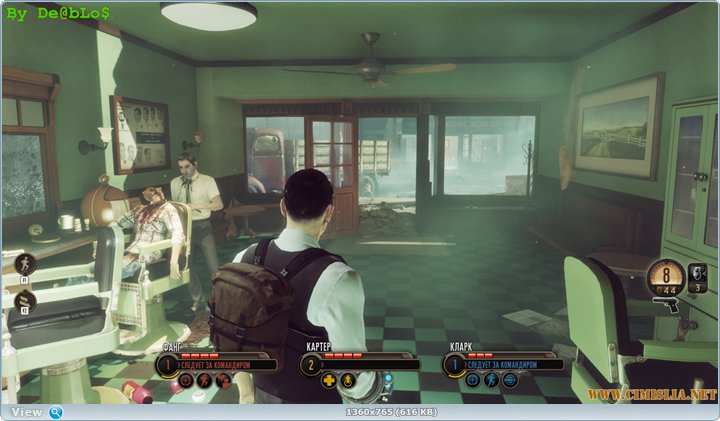
Task: Activate Фанг's red crosshair ability
Action: point(186,380)
